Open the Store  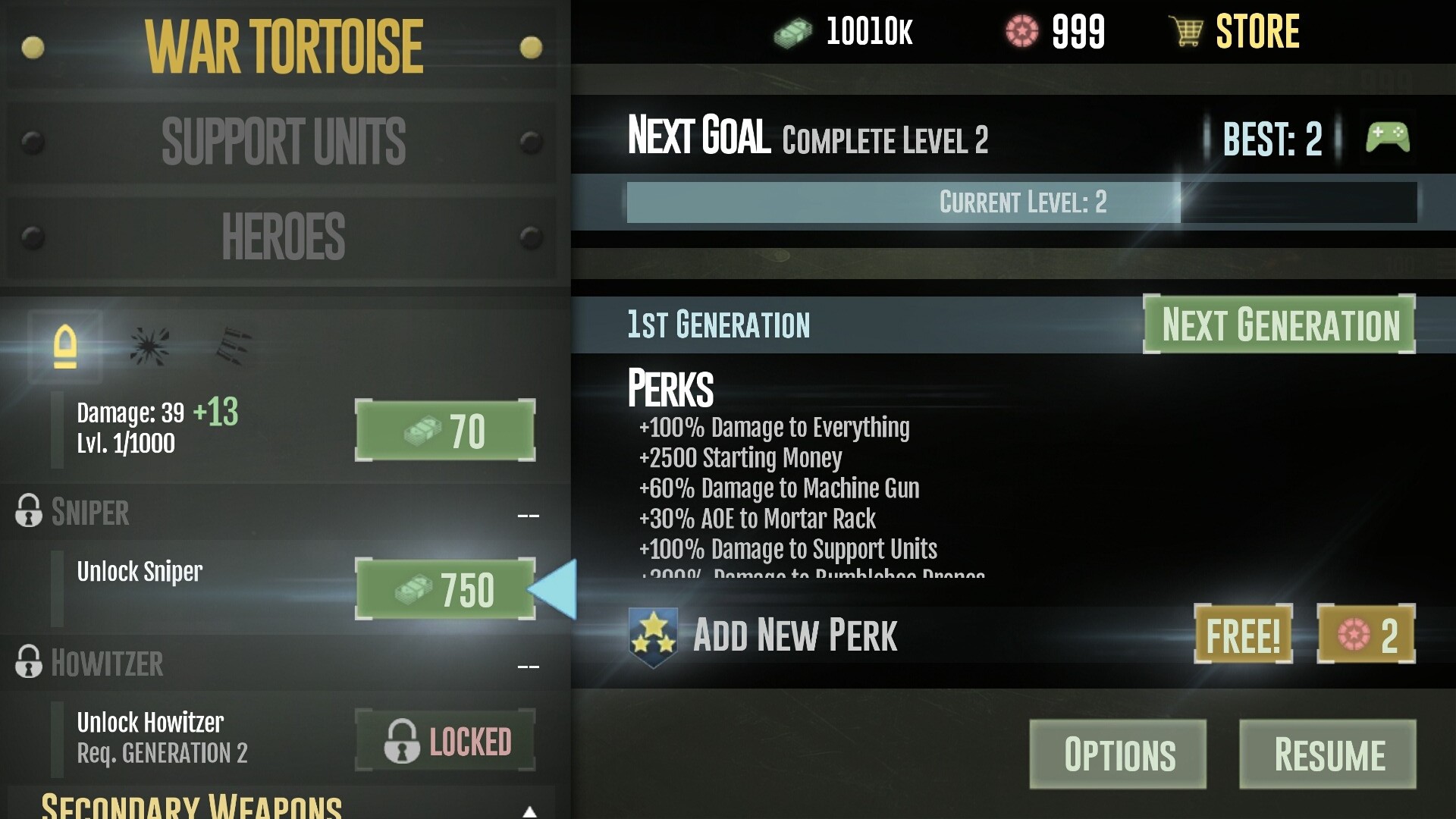tap(1236, 32)
